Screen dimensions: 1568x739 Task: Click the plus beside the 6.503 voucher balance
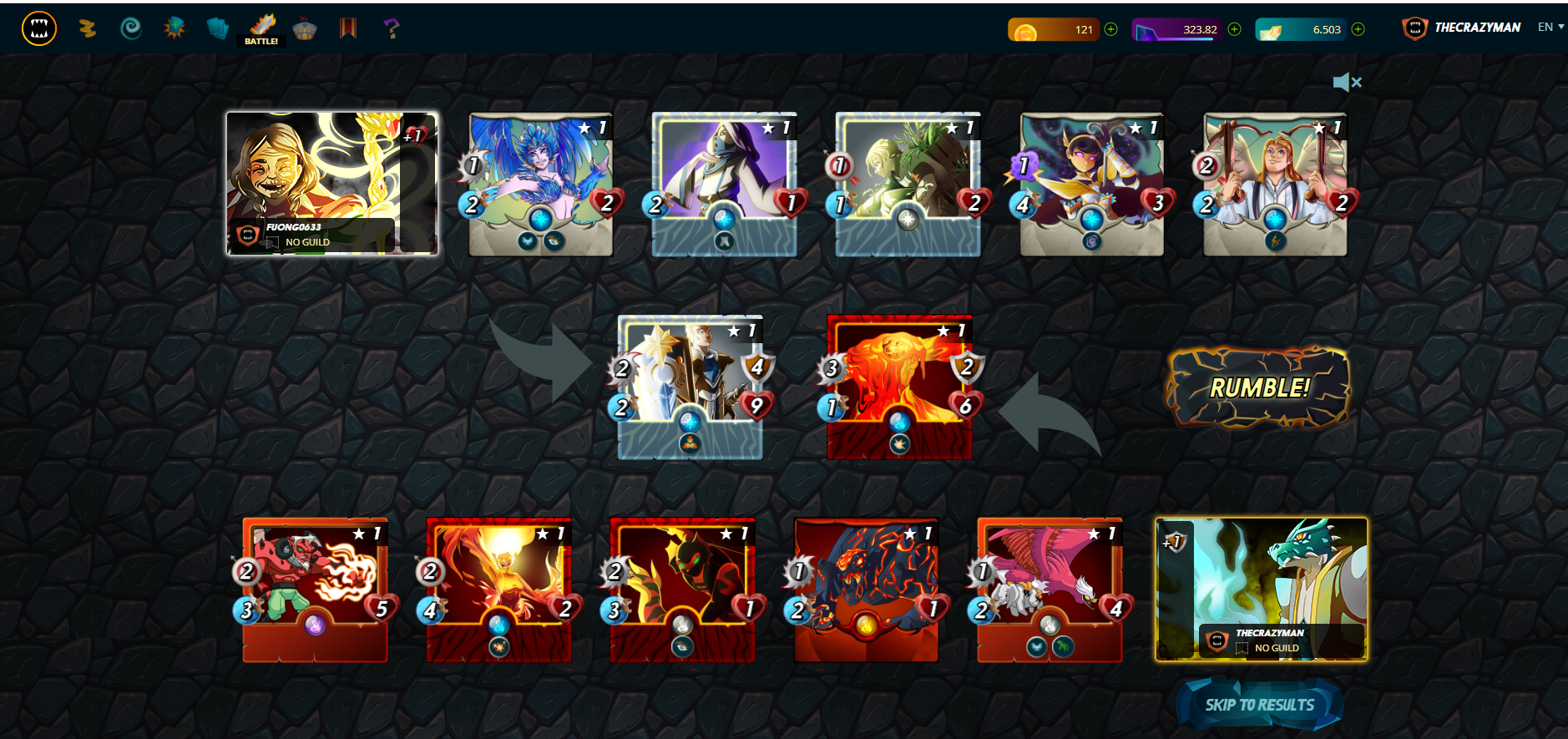1358,28
